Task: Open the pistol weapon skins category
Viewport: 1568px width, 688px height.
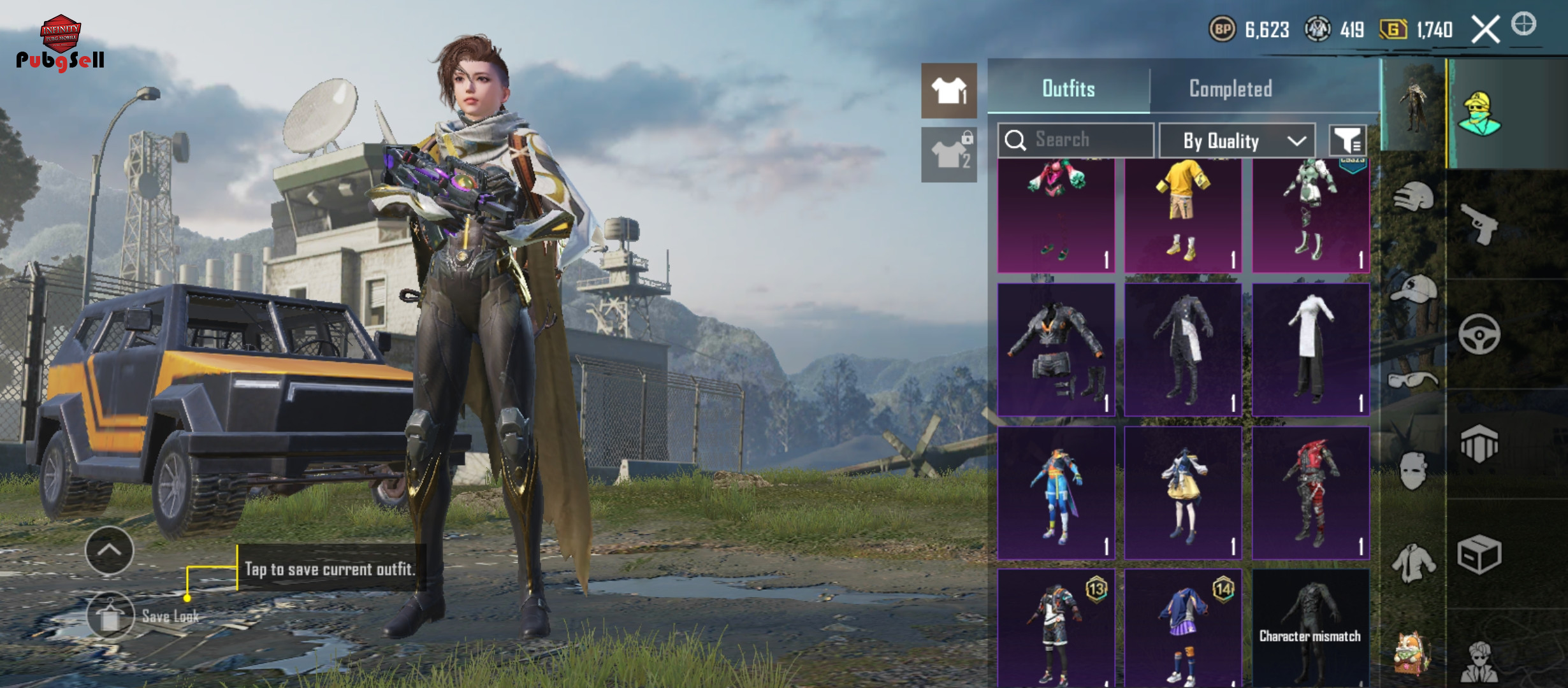Action: click(1479, 223)
